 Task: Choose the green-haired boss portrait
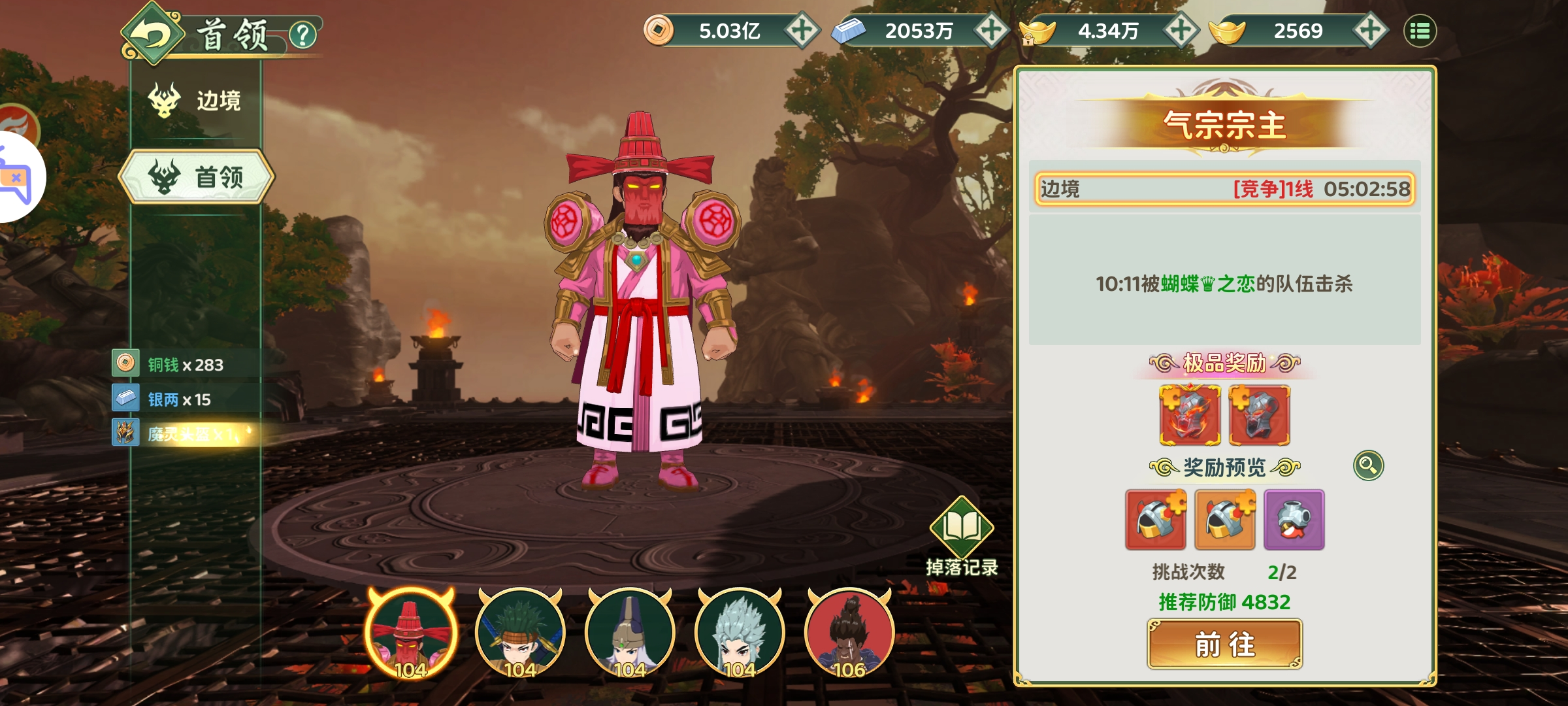pos(520,633)
